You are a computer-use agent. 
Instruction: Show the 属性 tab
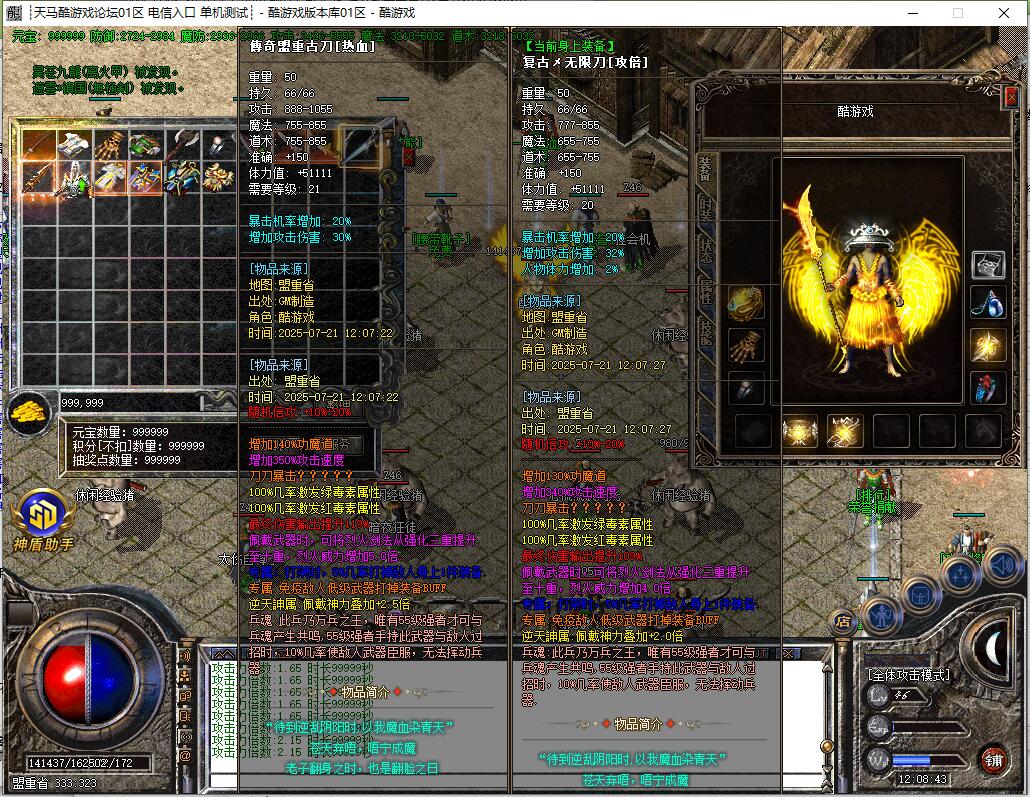point(706,291)
